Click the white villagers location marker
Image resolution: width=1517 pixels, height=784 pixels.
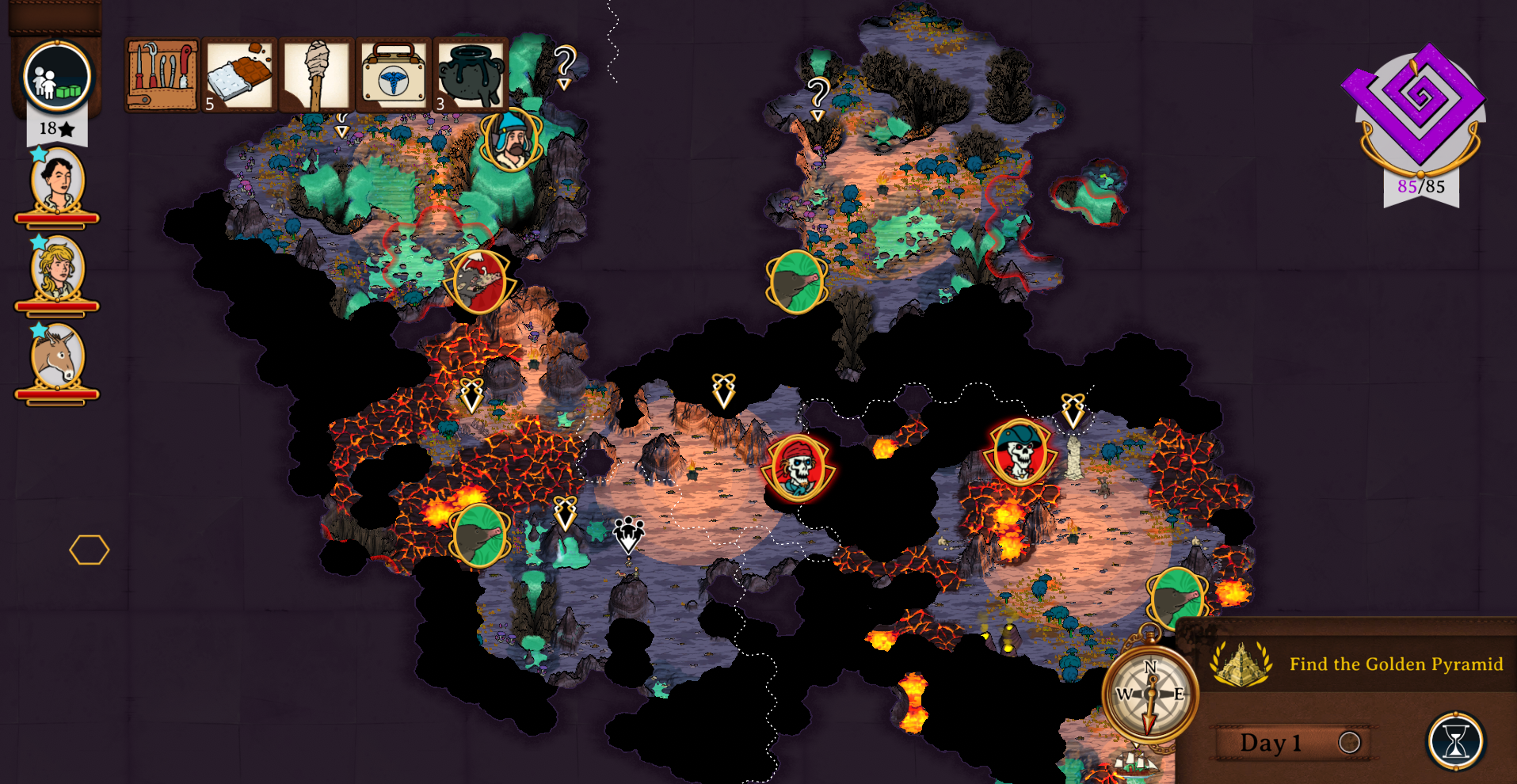629,534
